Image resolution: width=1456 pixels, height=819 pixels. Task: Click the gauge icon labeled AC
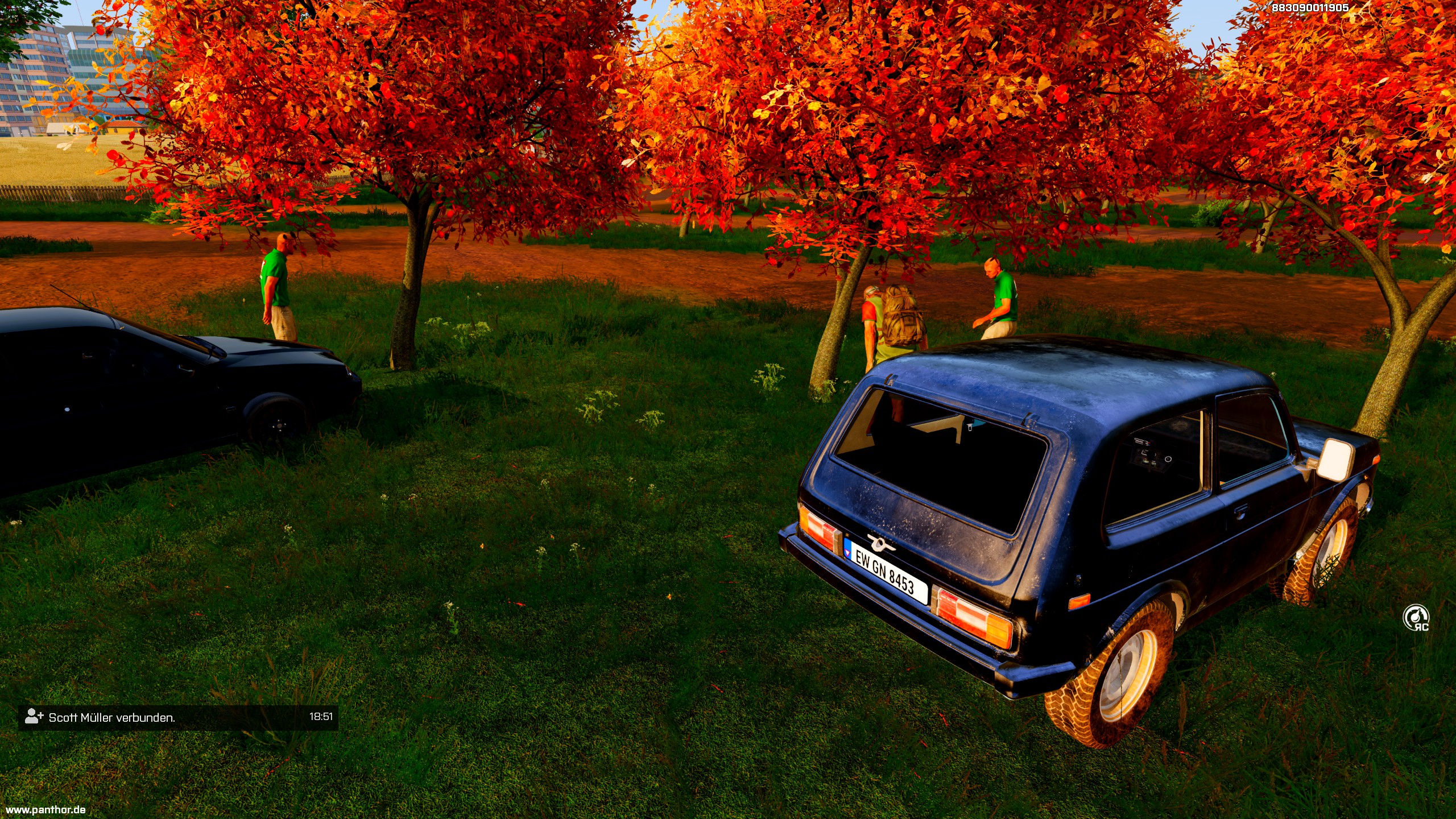(1415, 618)
